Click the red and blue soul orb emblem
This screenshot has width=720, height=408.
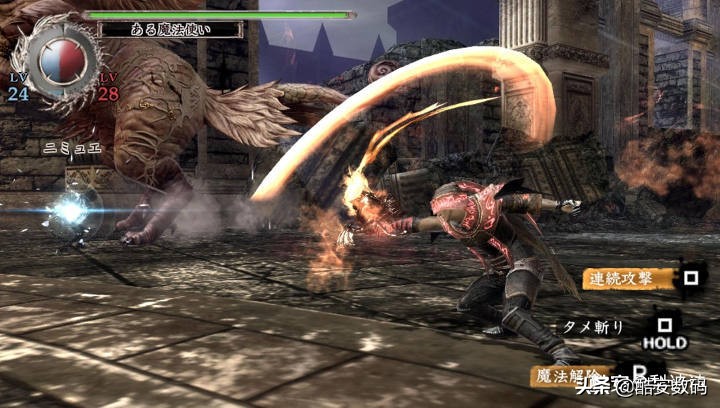pos(57,55)
